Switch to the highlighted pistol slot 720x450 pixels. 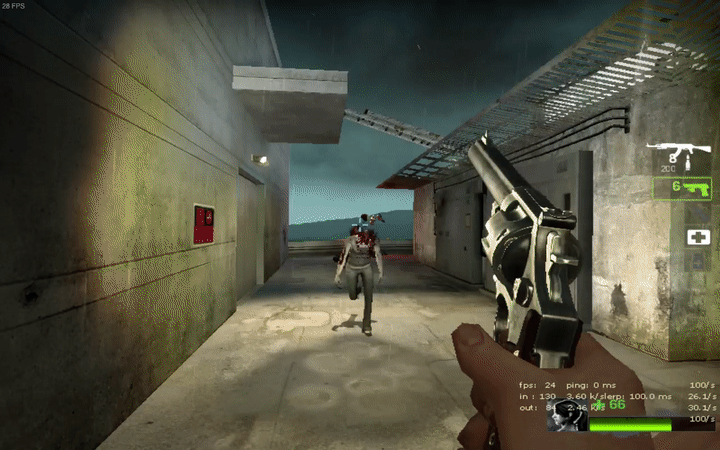pyautogui.click(x=682, y=187)
